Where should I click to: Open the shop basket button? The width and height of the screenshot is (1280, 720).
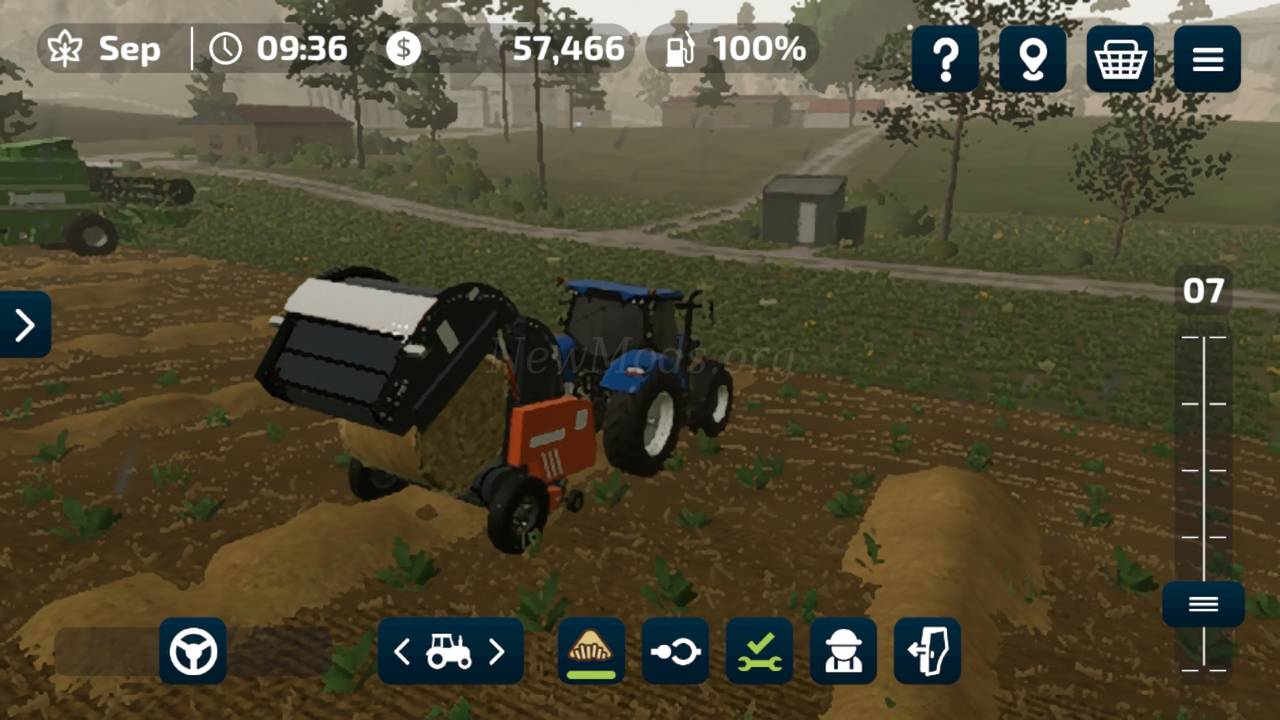tap(1120, 60)
